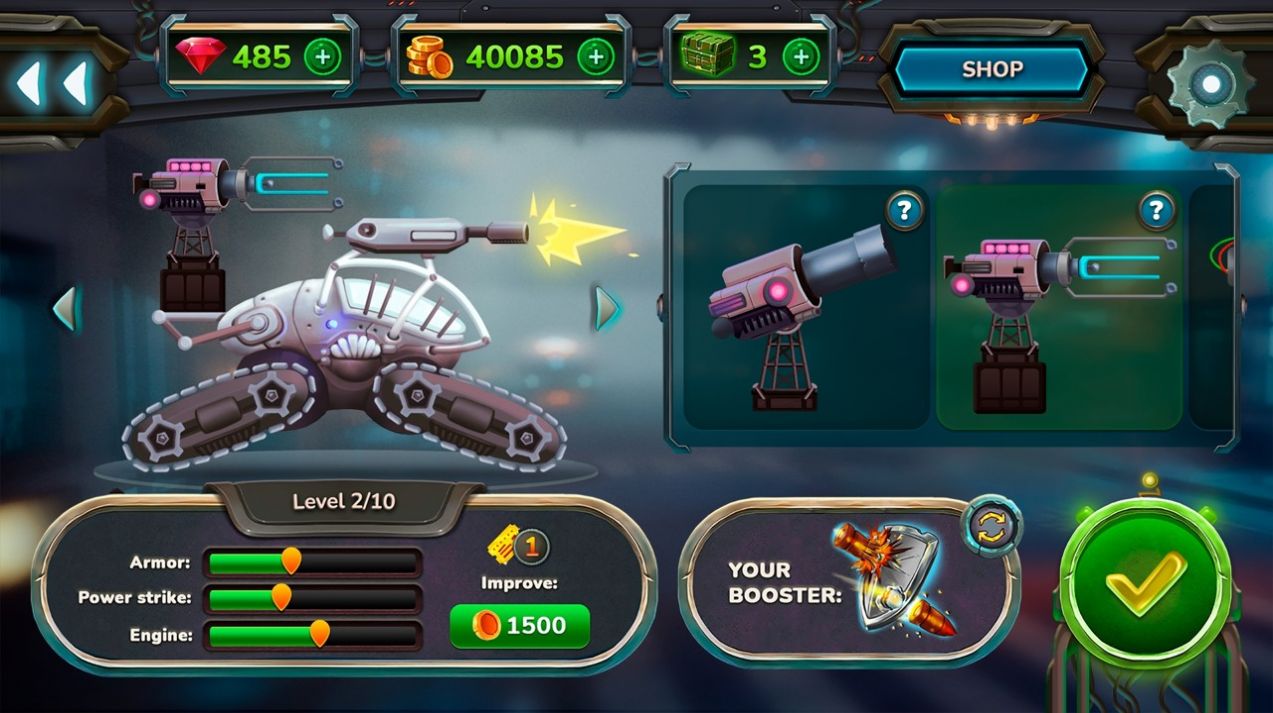Improve the tank for 1500 coins
Screen dimensions: 1273x713
pos(520,626)
